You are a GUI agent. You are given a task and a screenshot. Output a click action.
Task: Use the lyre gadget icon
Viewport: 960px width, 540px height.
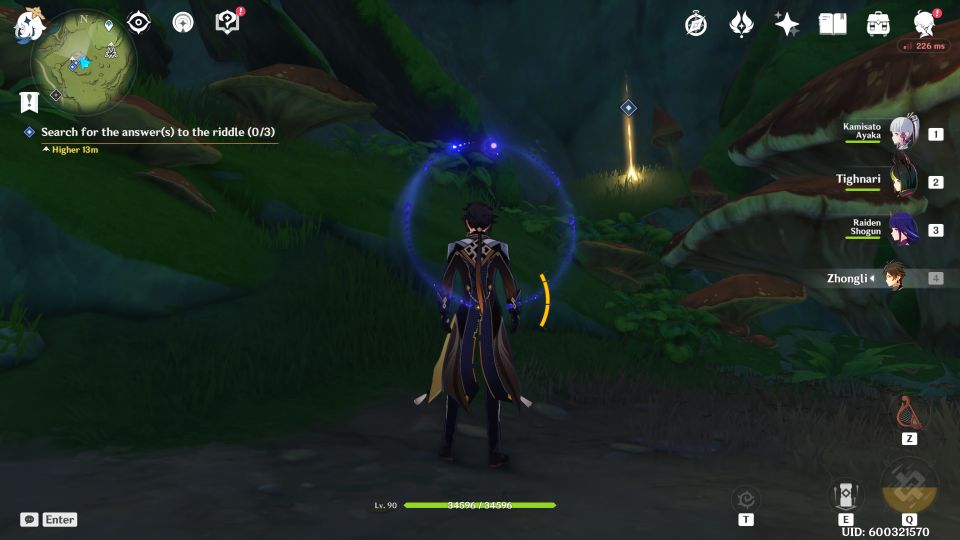click(x=909, y=412)
